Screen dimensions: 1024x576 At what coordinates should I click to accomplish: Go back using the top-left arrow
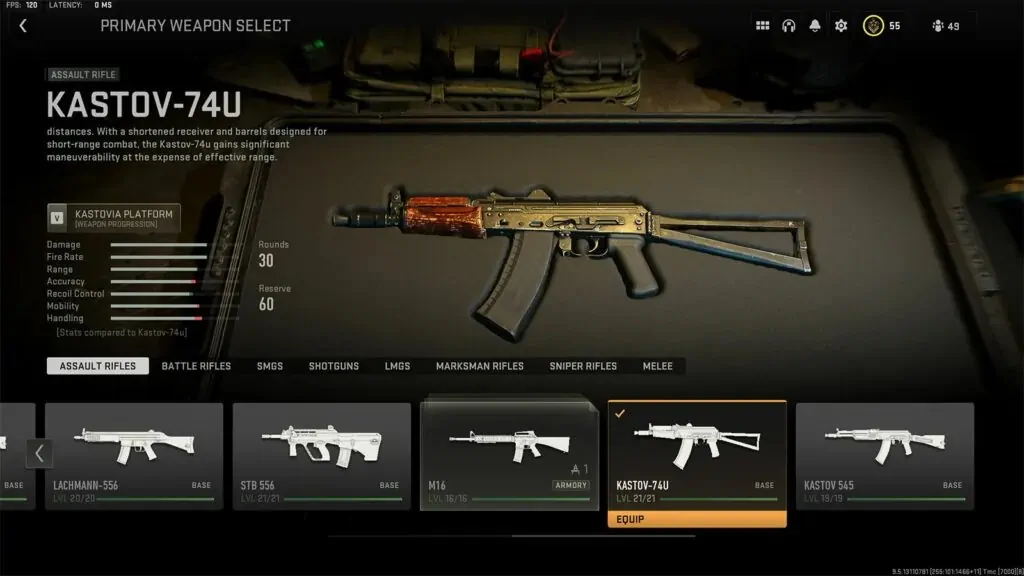pos(23,26)
